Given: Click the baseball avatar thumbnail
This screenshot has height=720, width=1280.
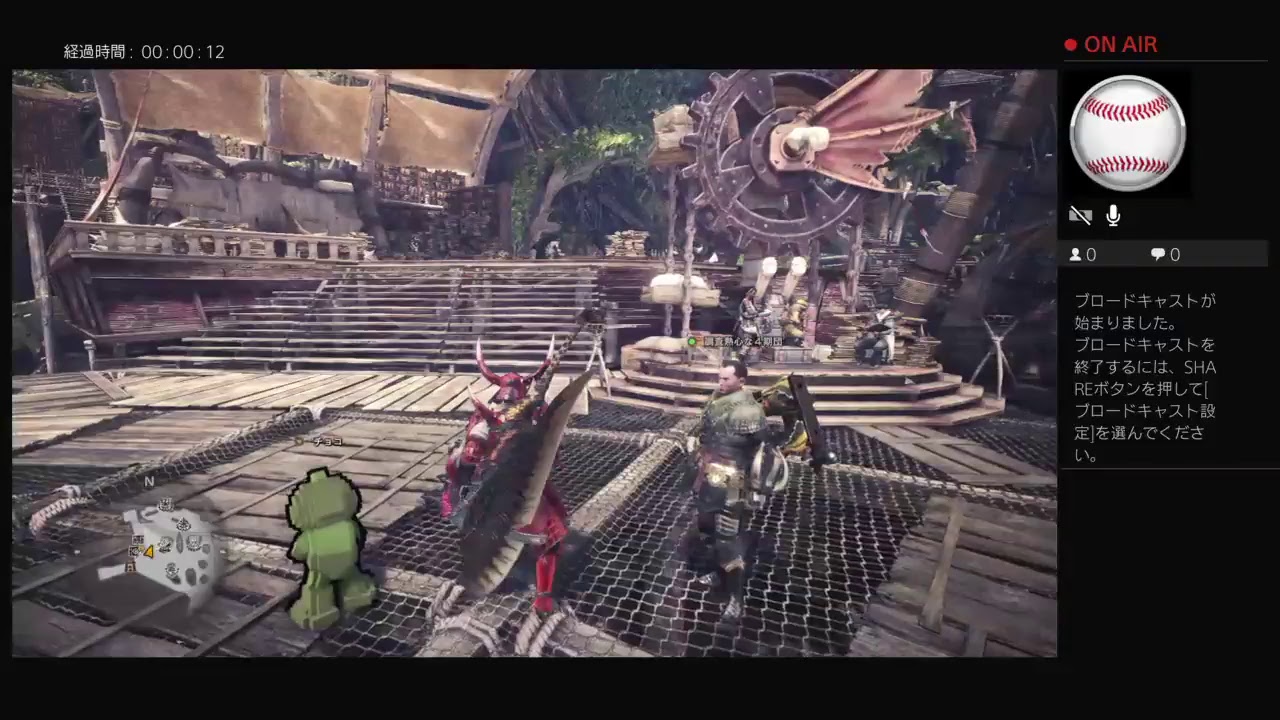Looking at the screenshot, I should tap(1127, 132).
